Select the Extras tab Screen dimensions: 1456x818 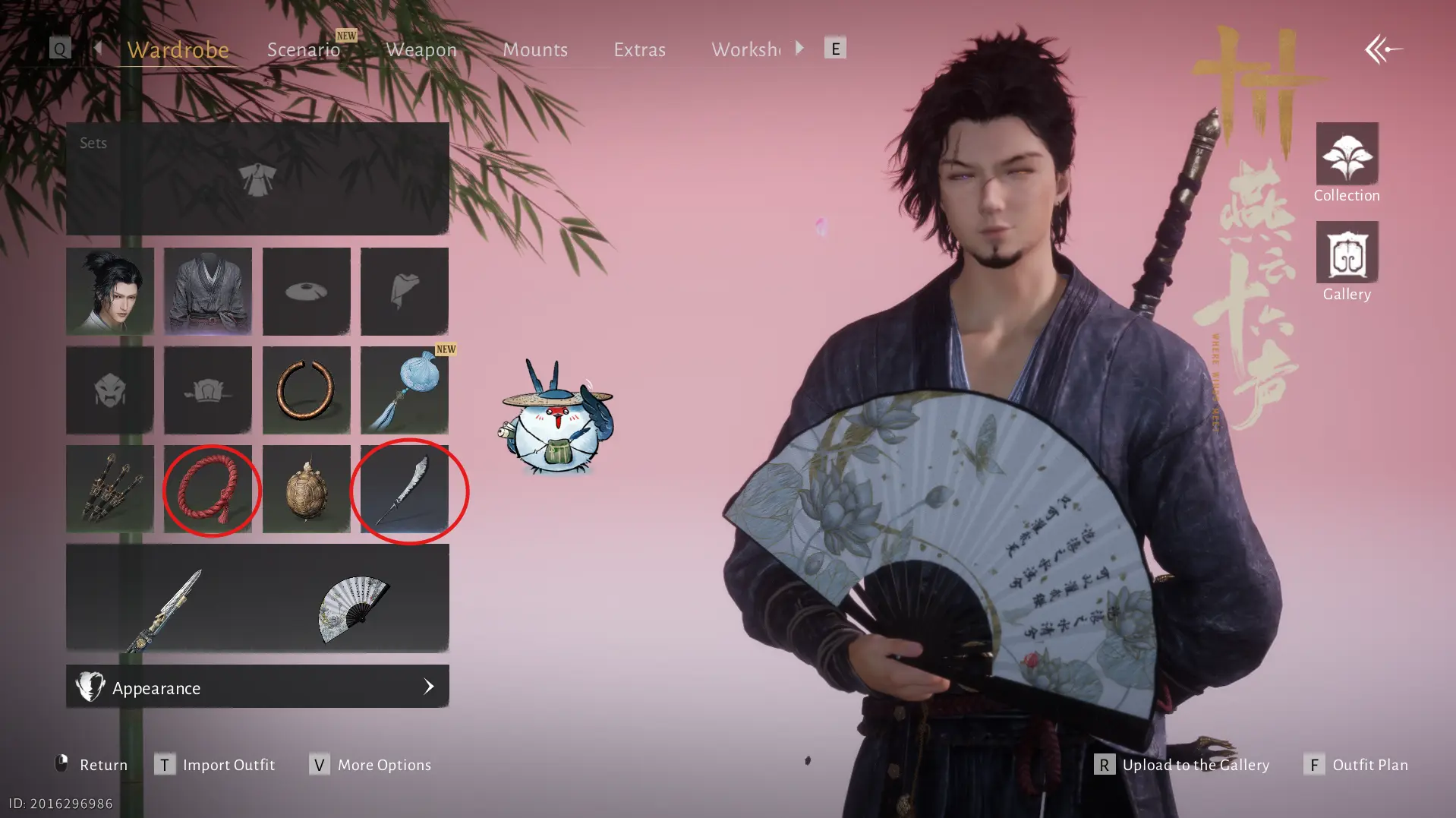point(639,49)
